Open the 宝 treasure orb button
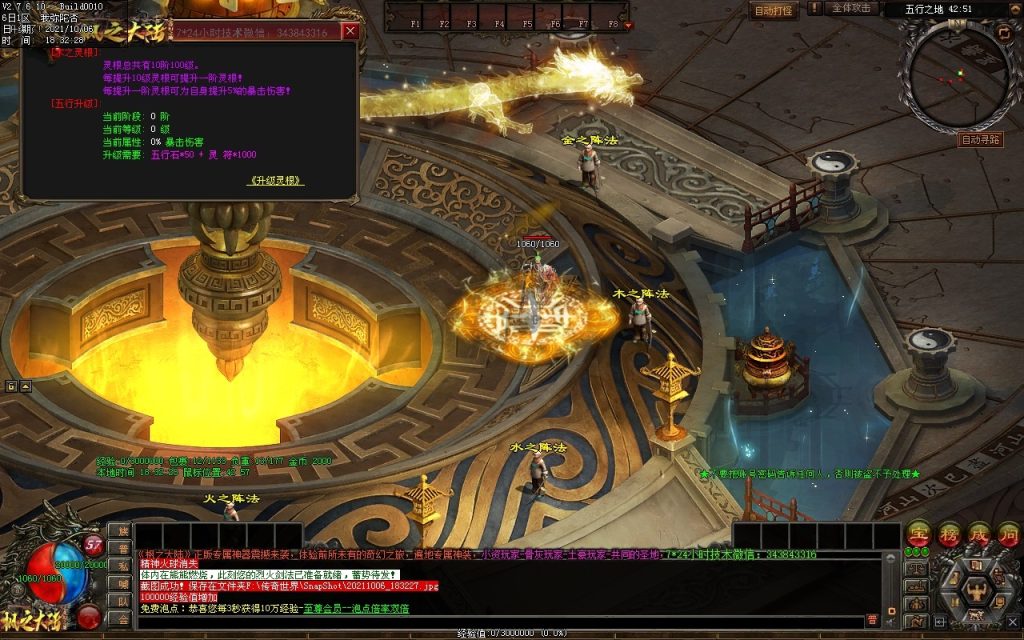This screenshot has height=640, width=1024. coord(918,535)
